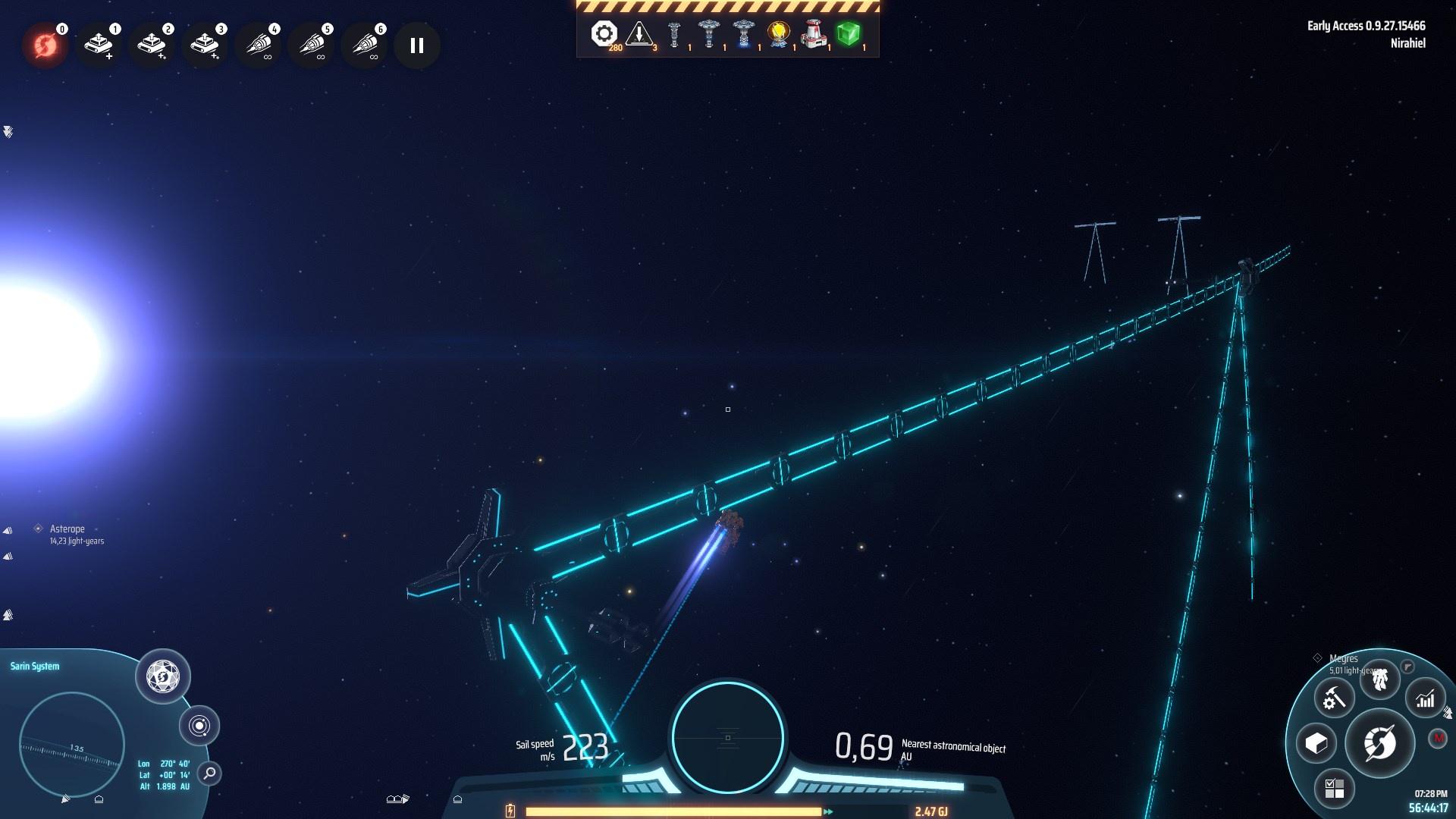Open the mecha panel

pos(1379,679)
